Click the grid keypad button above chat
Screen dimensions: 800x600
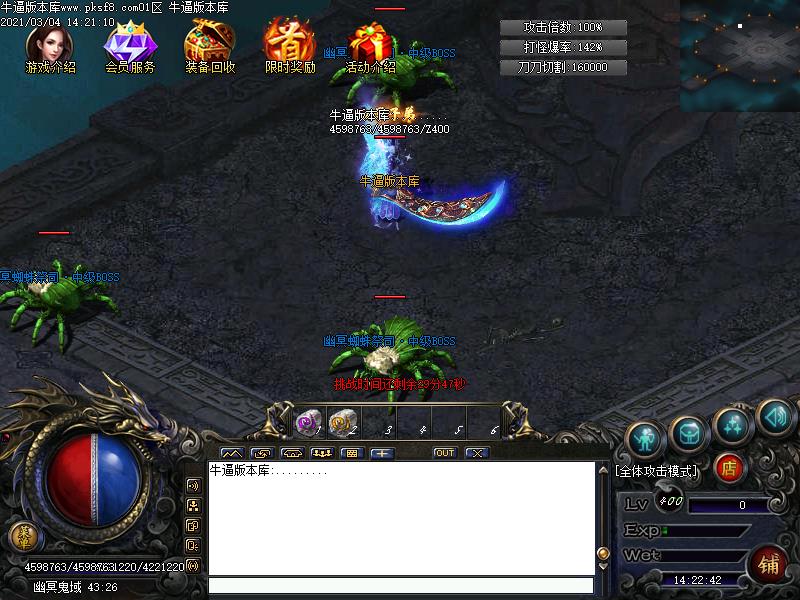pyautogui.click(x=350, y=453)
